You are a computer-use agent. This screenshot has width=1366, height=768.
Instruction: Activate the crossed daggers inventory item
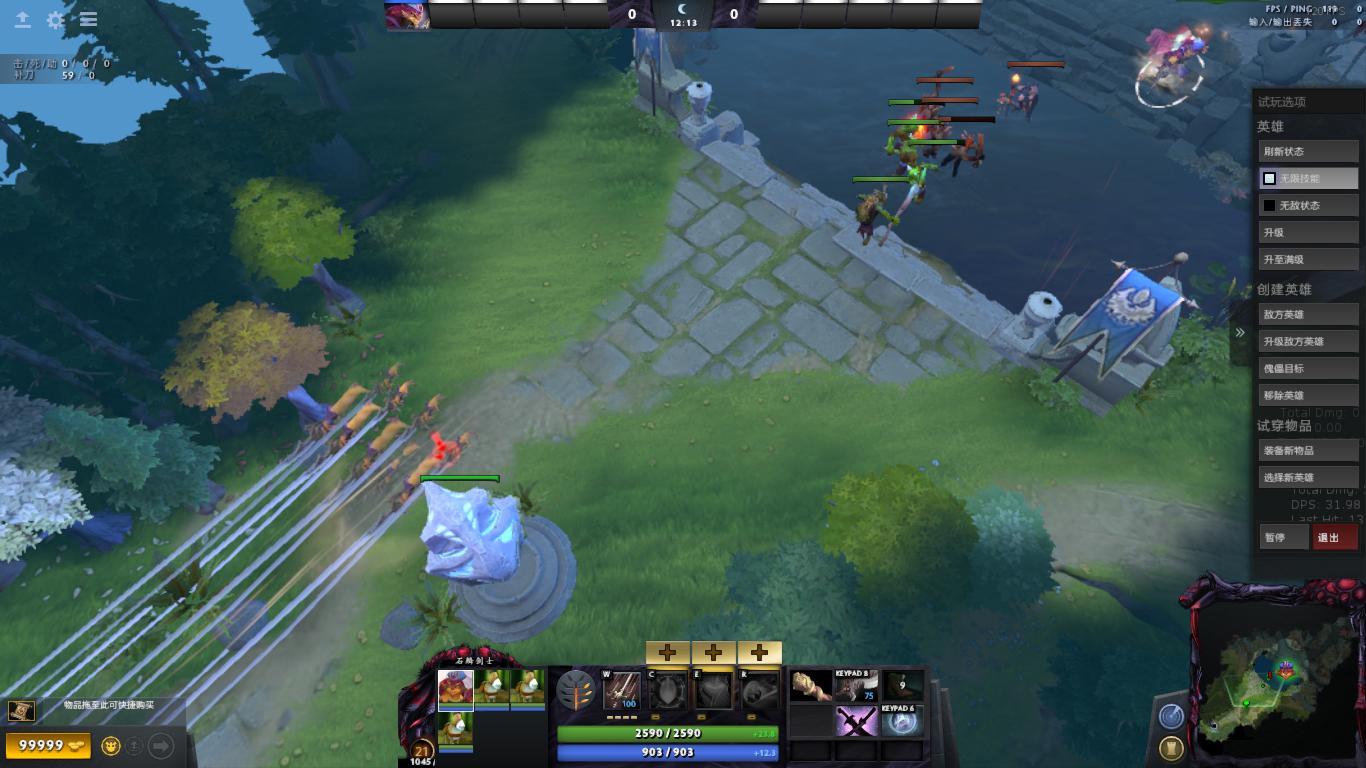857,722
